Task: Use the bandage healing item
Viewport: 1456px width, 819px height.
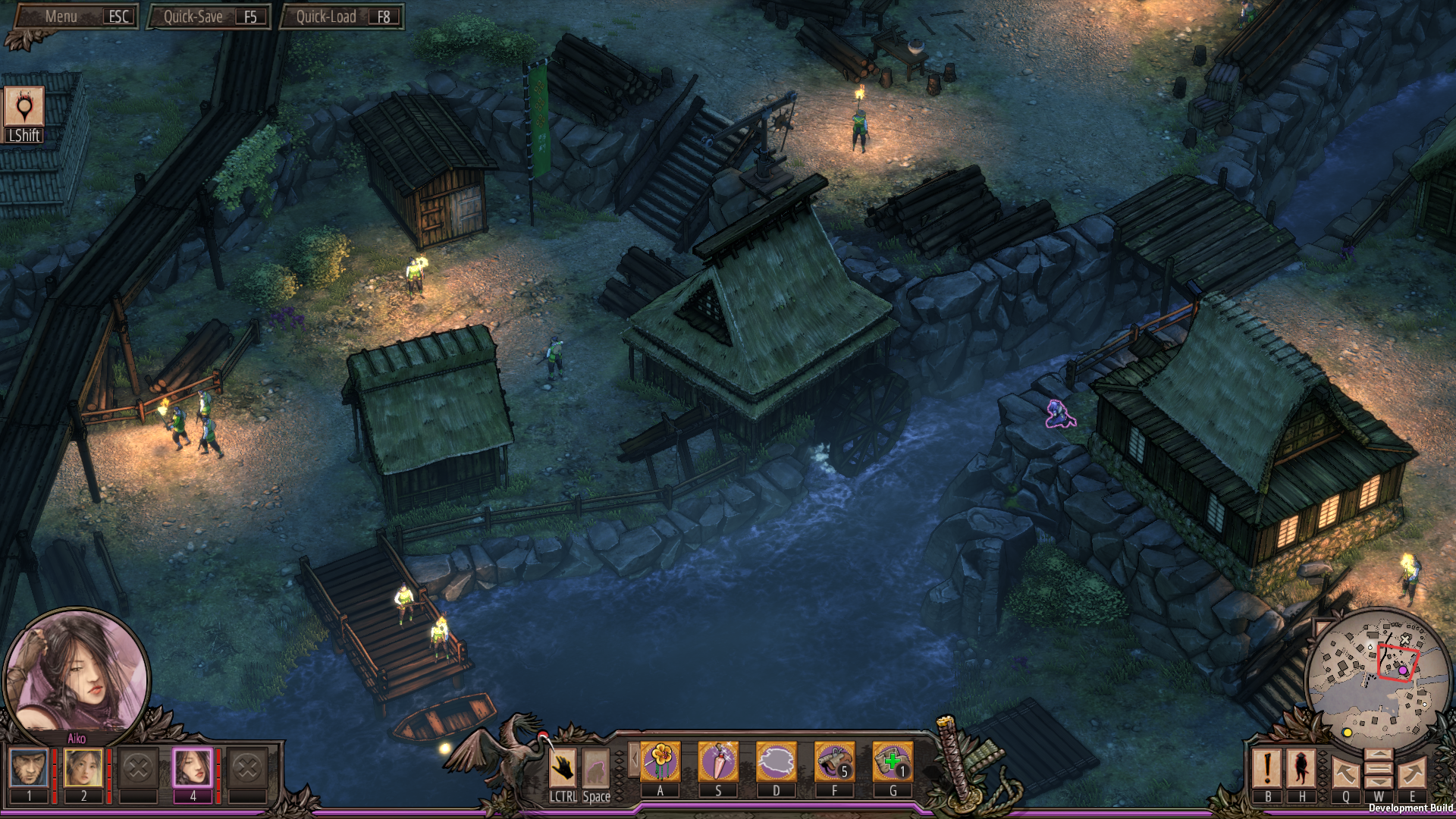Action: [x=893, y=761]
